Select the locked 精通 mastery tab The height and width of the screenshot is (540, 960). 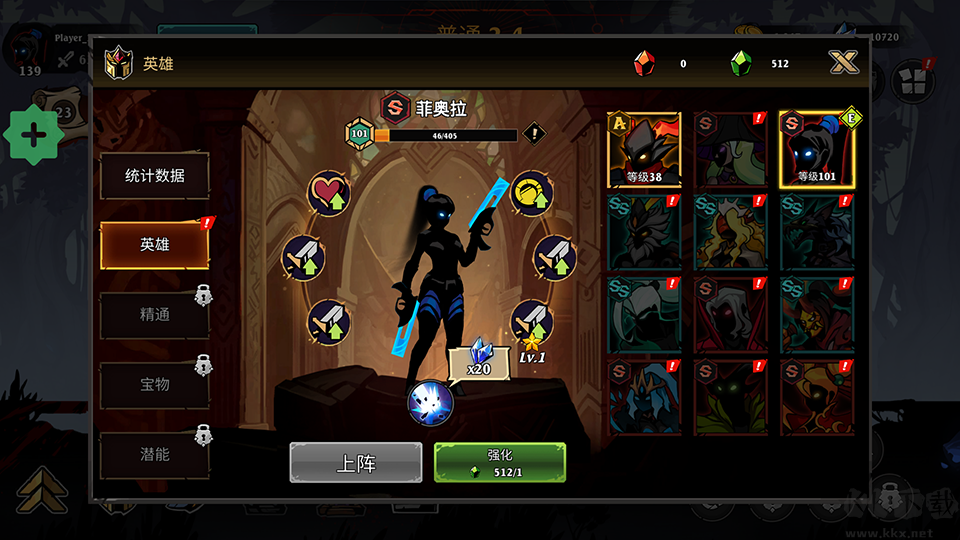(154, 315)
